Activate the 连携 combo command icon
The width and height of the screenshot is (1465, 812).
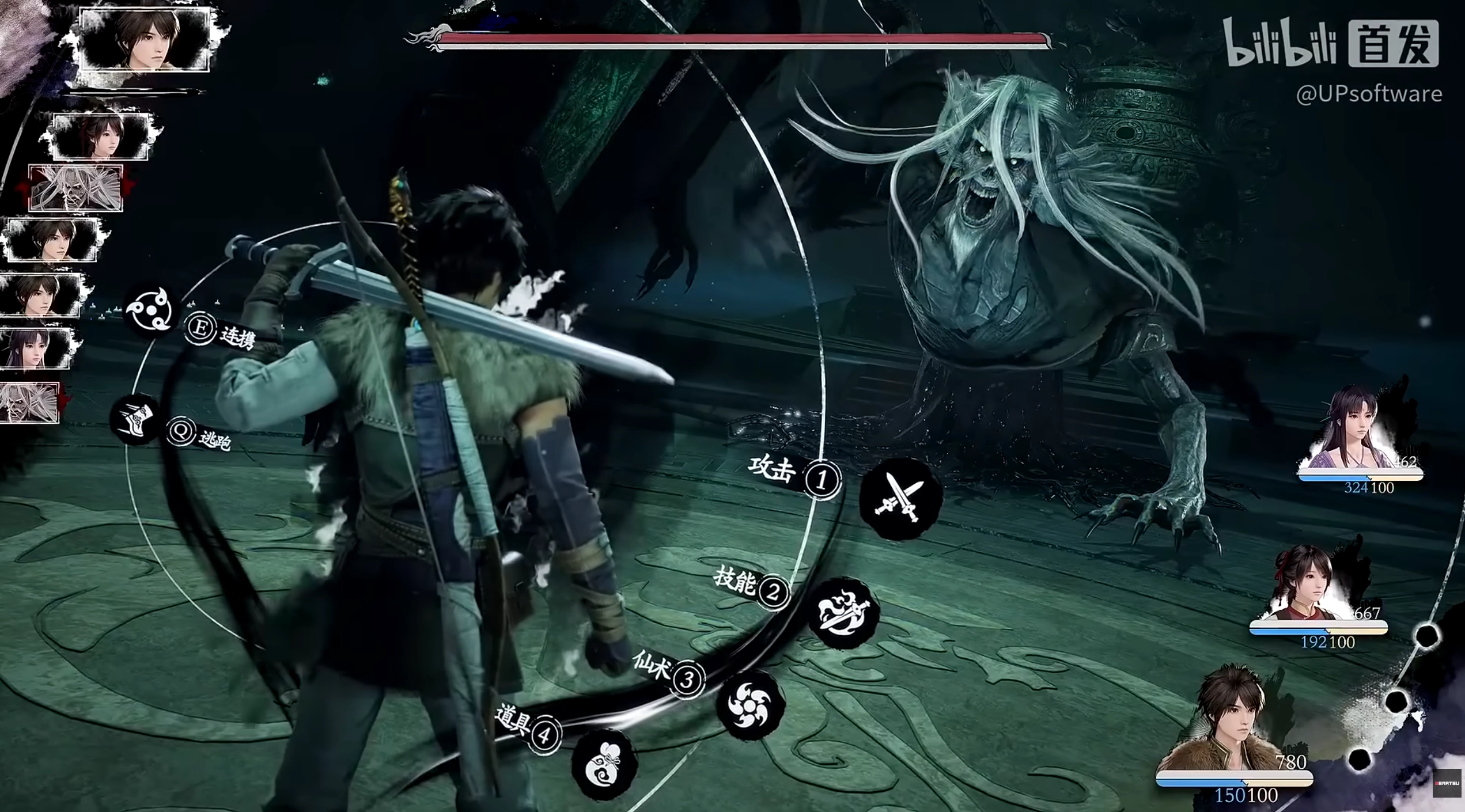150,310
